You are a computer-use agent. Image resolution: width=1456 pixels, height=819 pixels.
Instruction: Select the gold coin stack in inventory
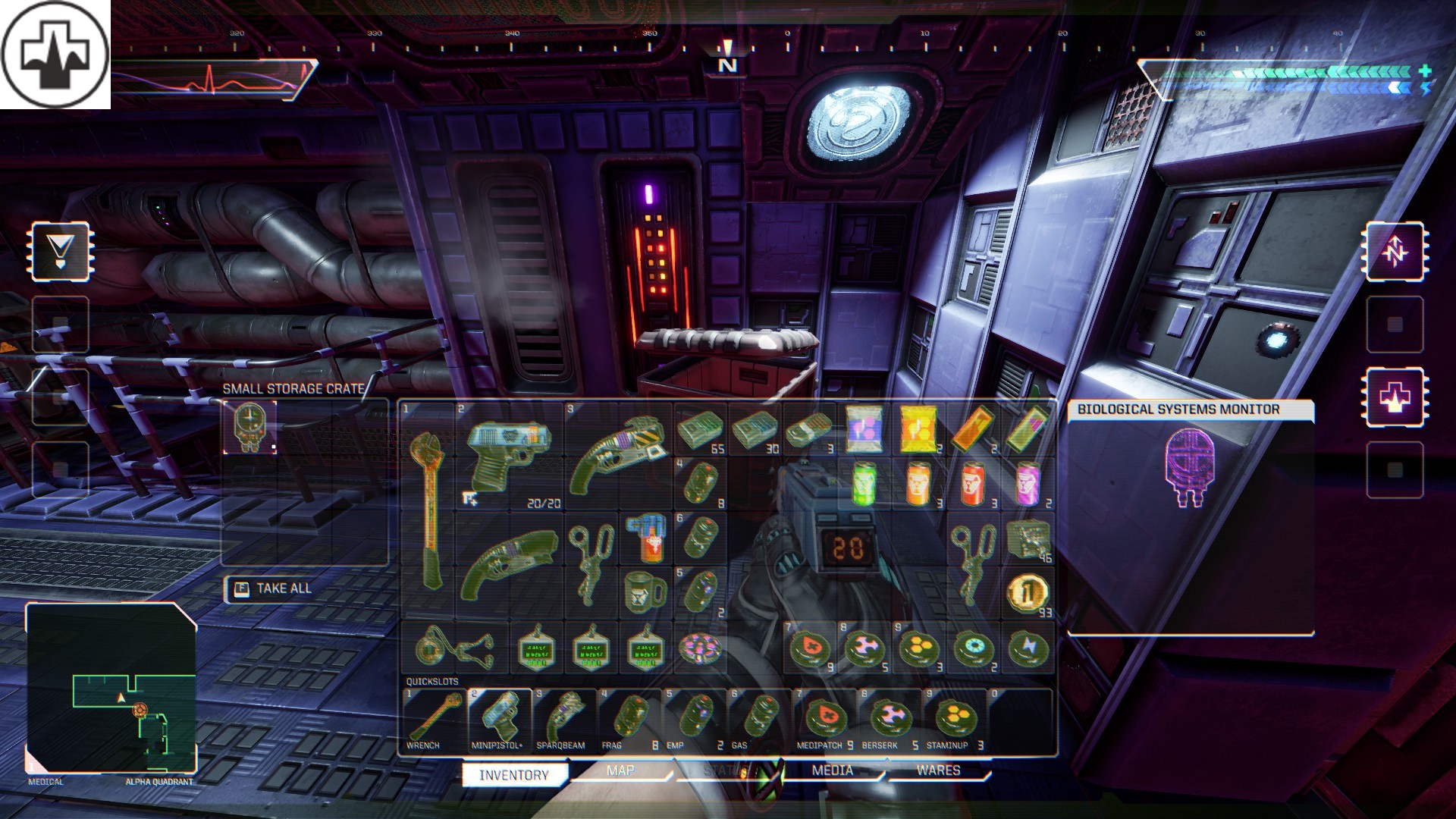pyautogui.click(x=1028, y=593)
